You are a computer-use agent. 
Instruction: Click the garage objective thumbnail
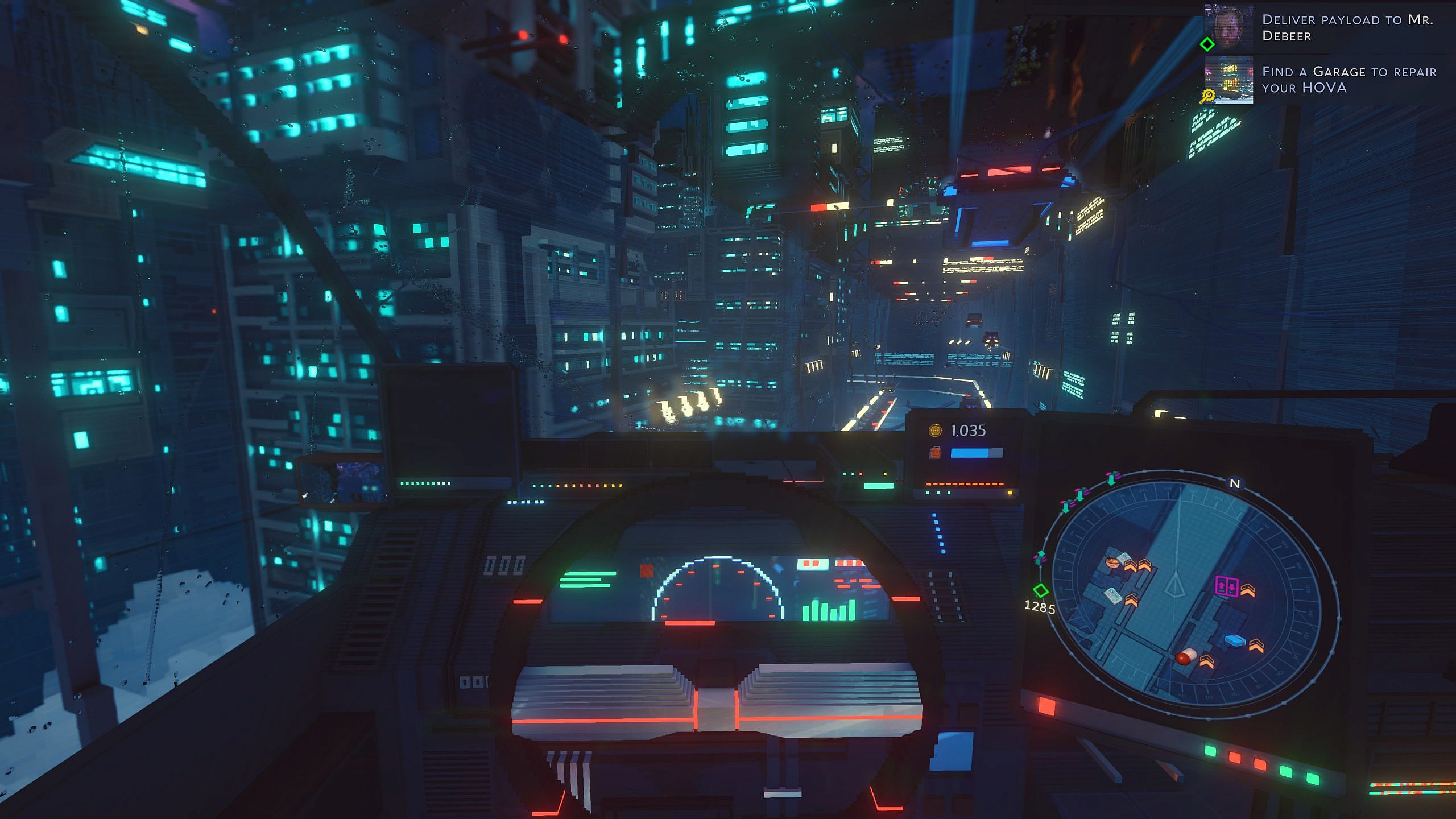(1228, 80)
